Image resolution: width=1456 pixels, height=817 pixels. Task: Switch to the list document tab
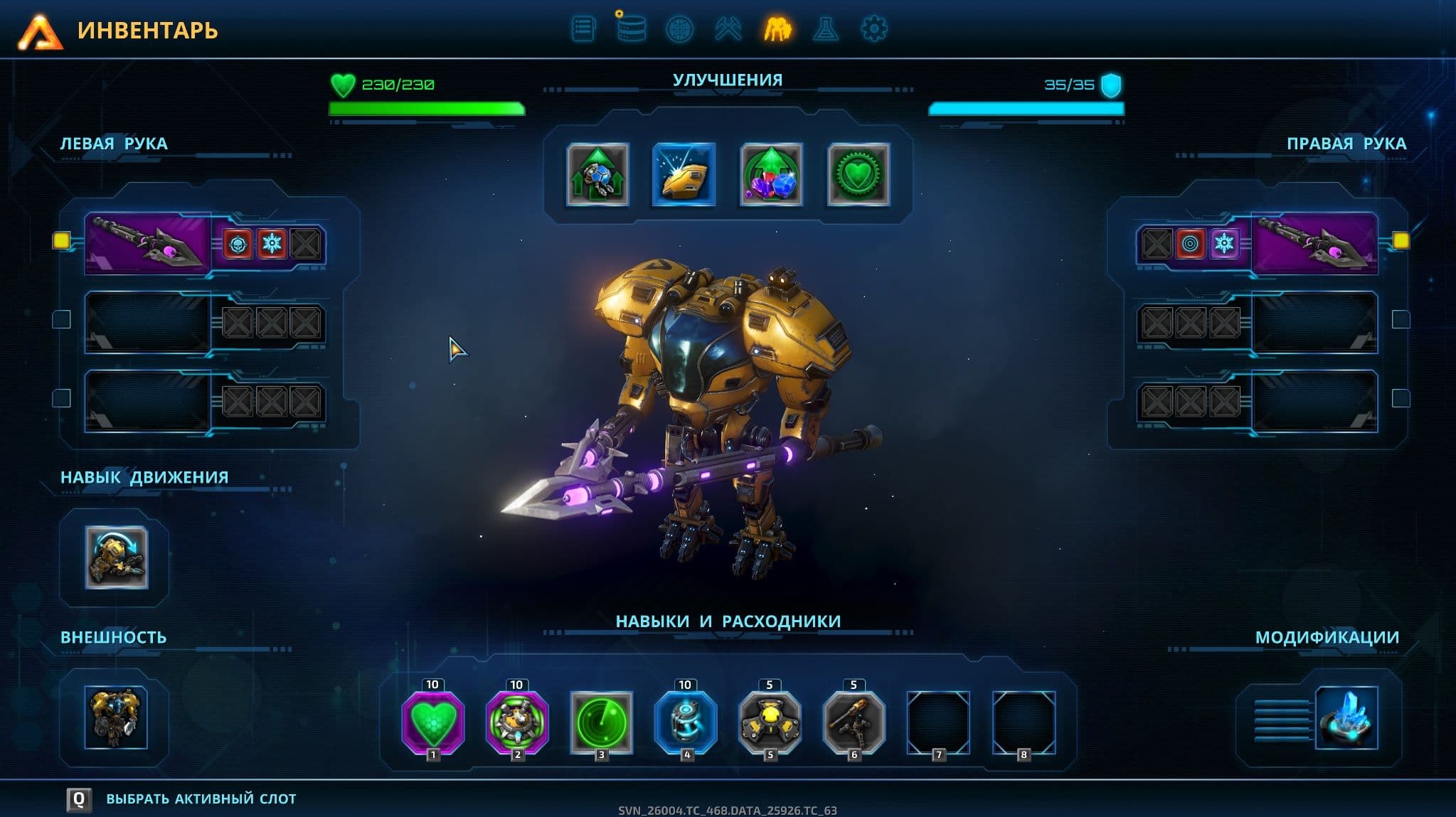(x=583, y=29)
